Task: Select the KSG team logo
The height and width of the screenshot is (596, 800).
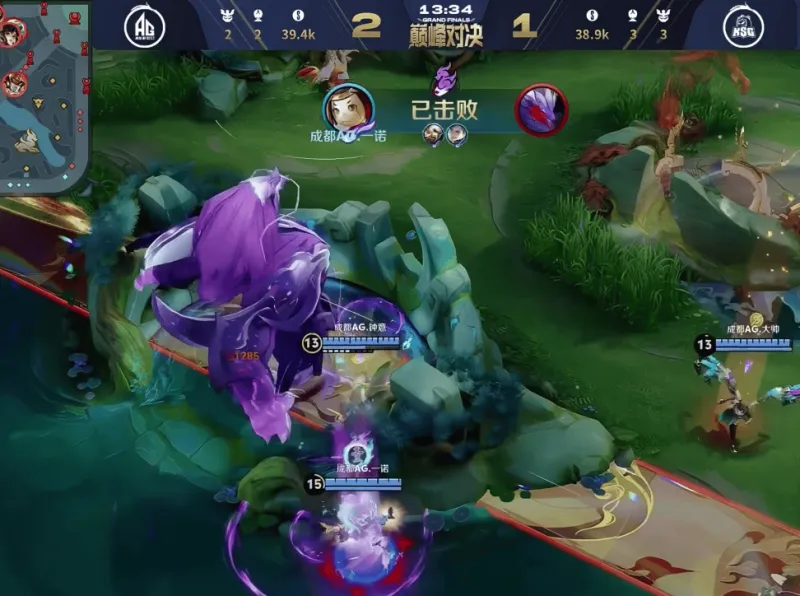Action: 743,27
